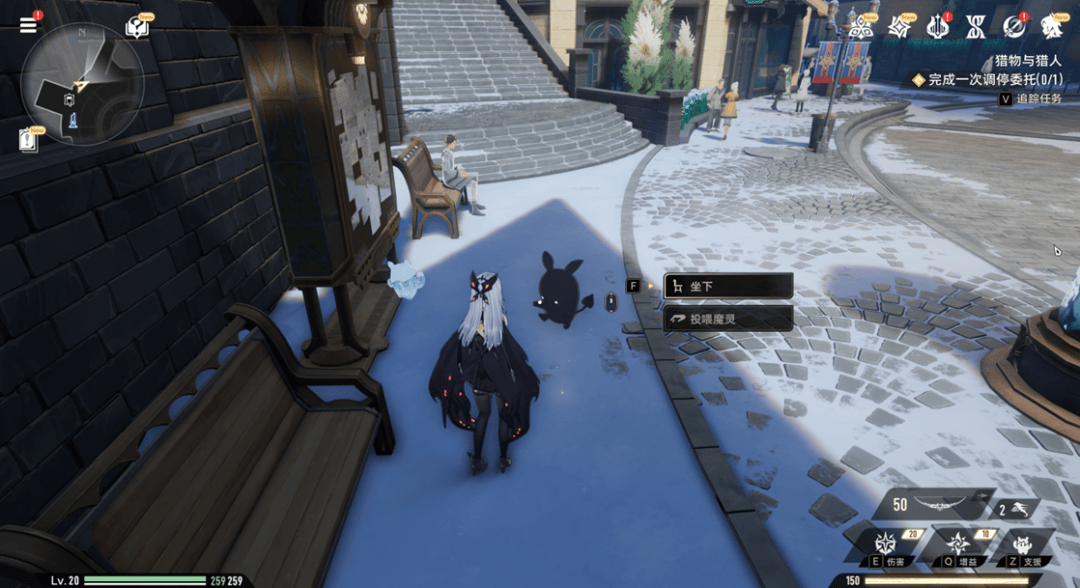1080x588 pixels.
Task: Open the sword-in-circle icon with red alert
Action: point(1013,27)
